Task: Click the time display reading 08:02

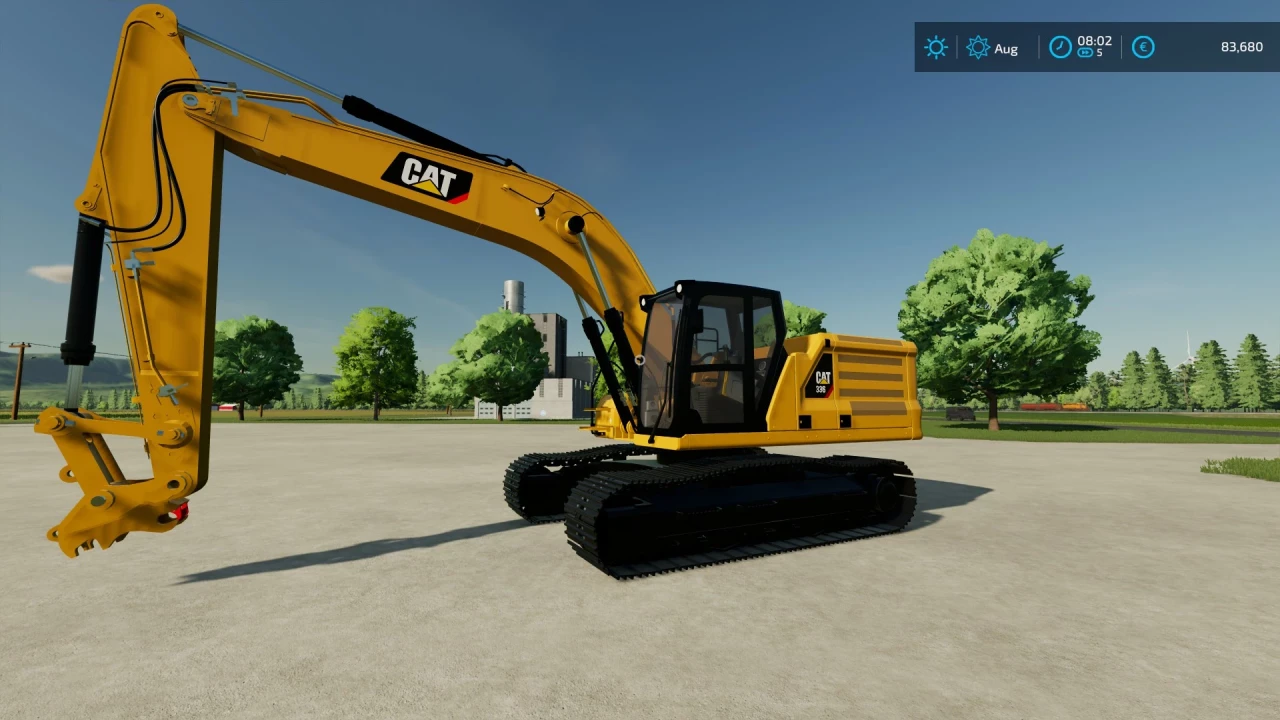Action: 1094,41
